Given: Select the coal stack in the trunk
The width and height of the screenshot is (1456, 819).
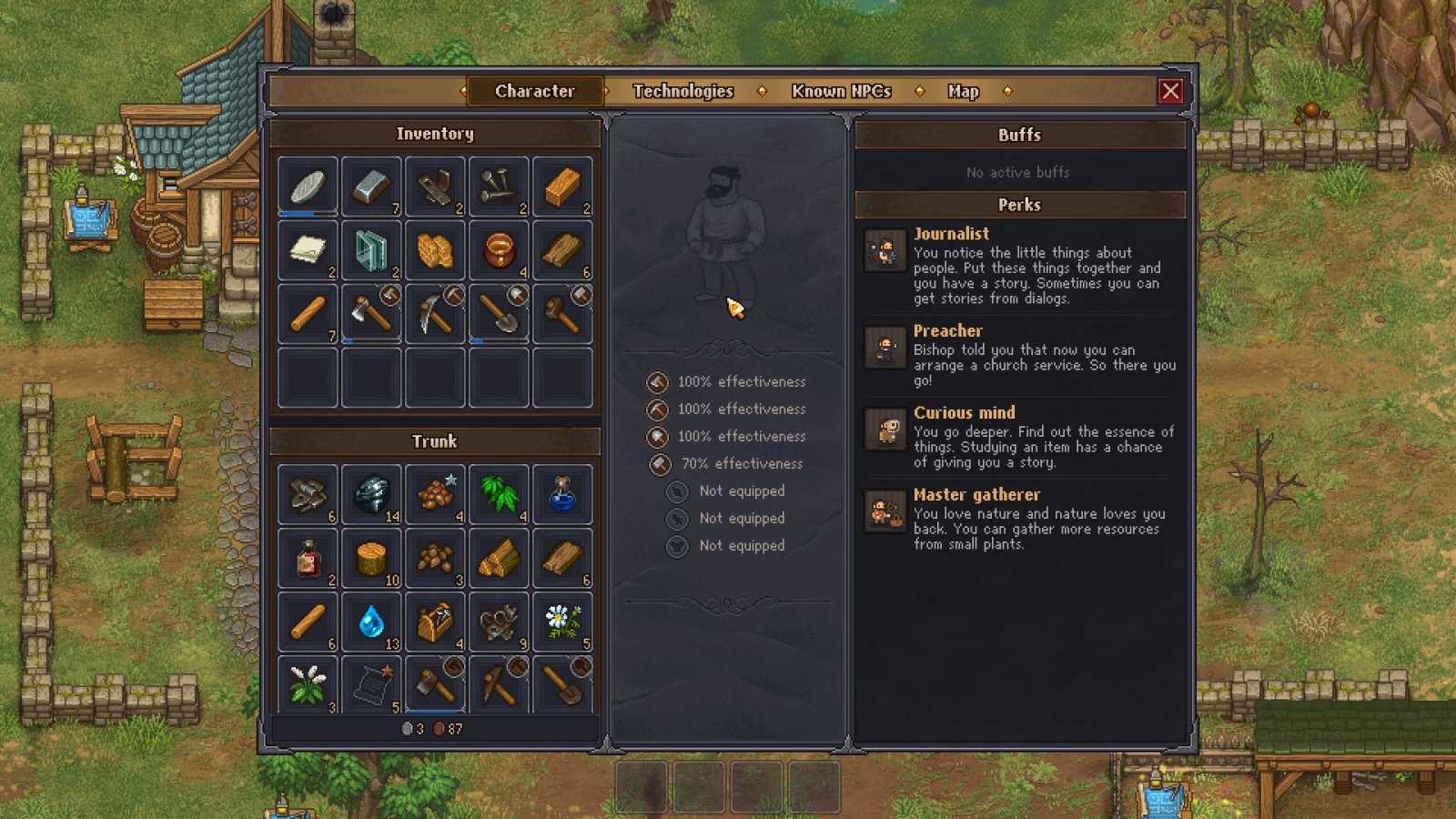Looking at the screenshot, I should coord(371,495).
